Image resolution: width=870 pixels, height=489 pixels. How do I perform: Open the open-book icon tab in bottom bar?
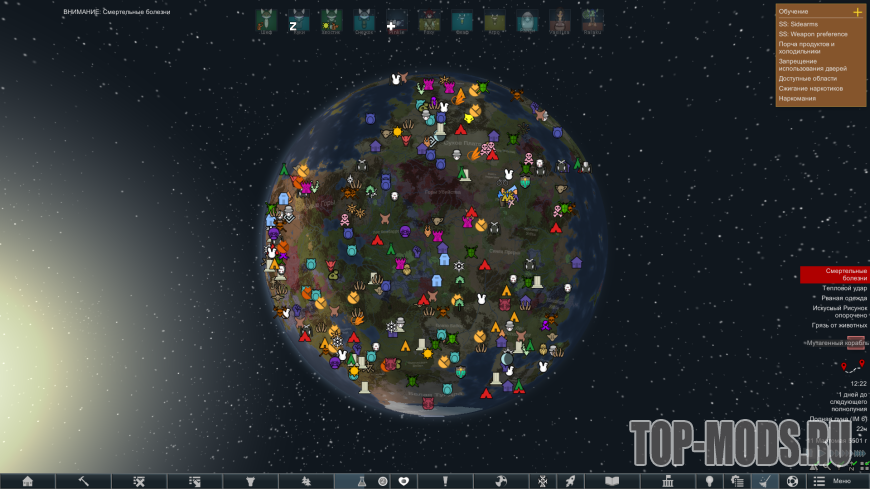click(x=612, y=481)
